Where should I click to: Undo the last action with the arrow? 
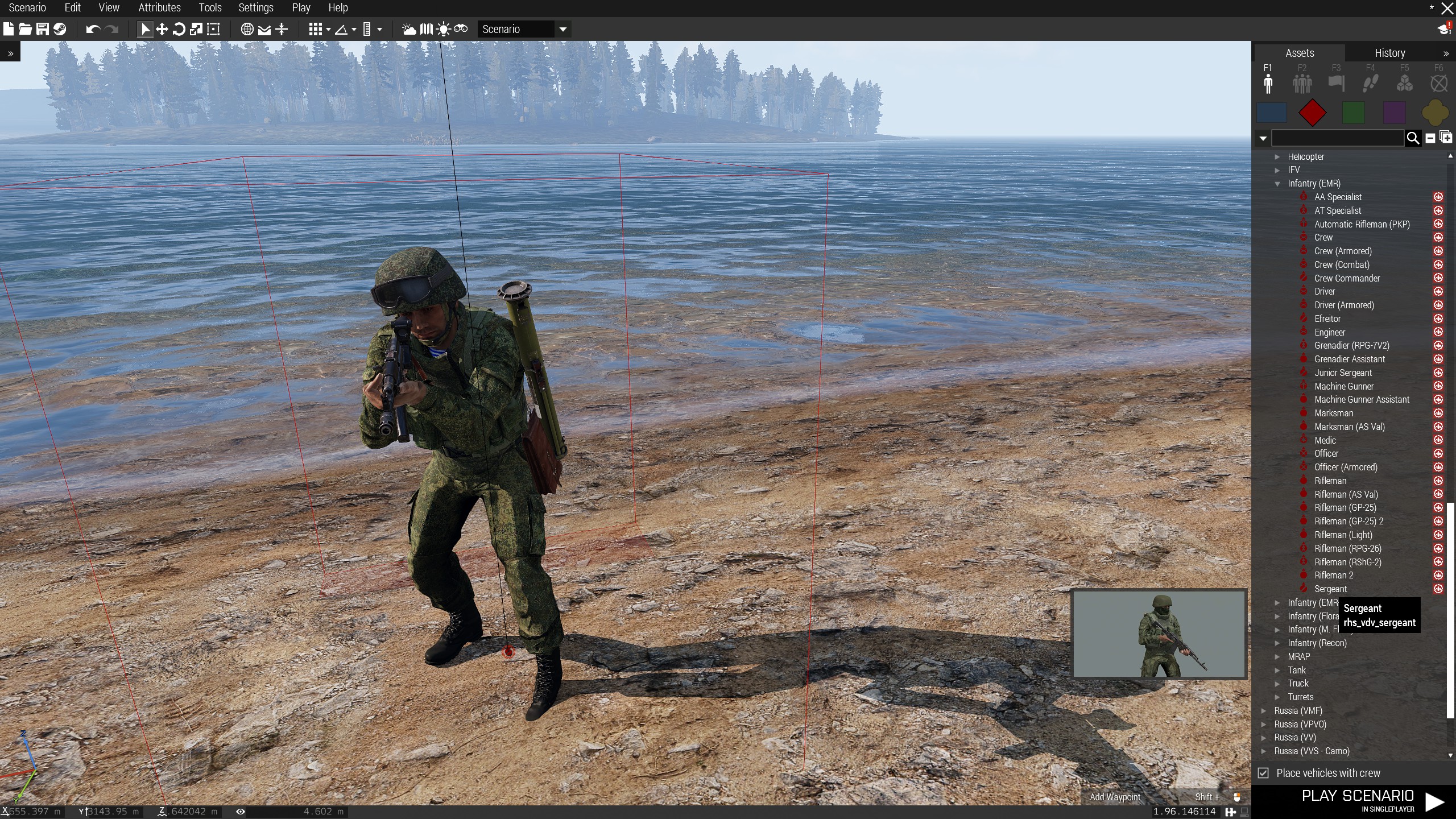click(93, 29)
